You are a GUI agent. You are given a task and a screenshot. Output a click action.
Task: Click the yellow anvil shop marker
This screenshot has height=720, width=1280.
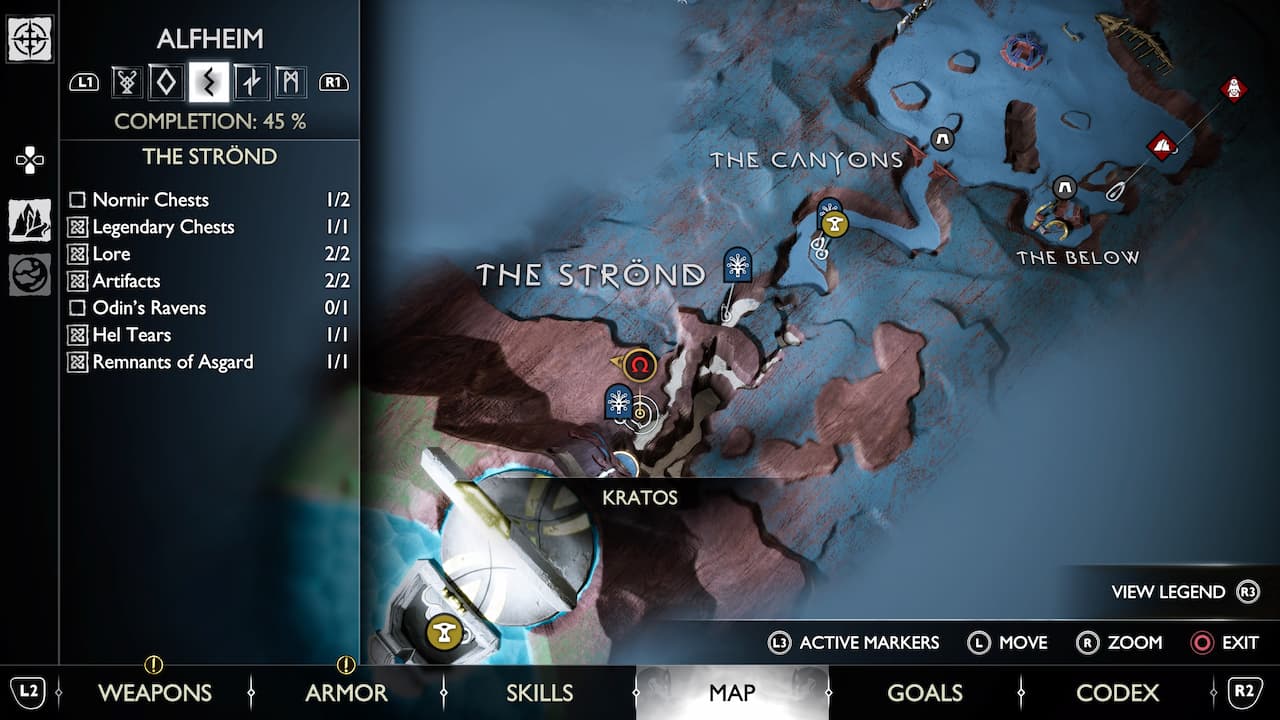[x=443, y=632]
